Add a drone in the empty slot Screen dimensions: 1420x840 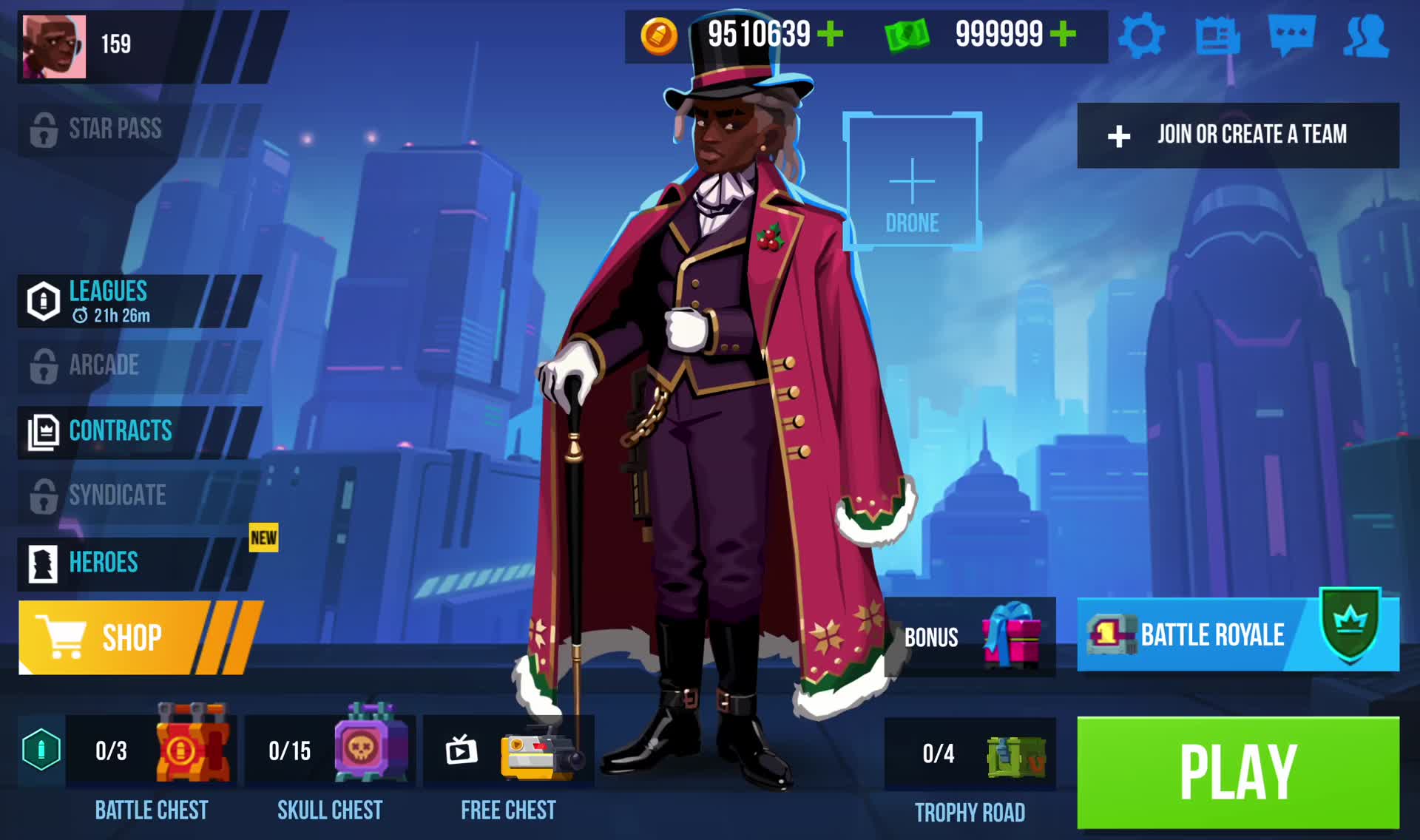[x=912, y=181]
